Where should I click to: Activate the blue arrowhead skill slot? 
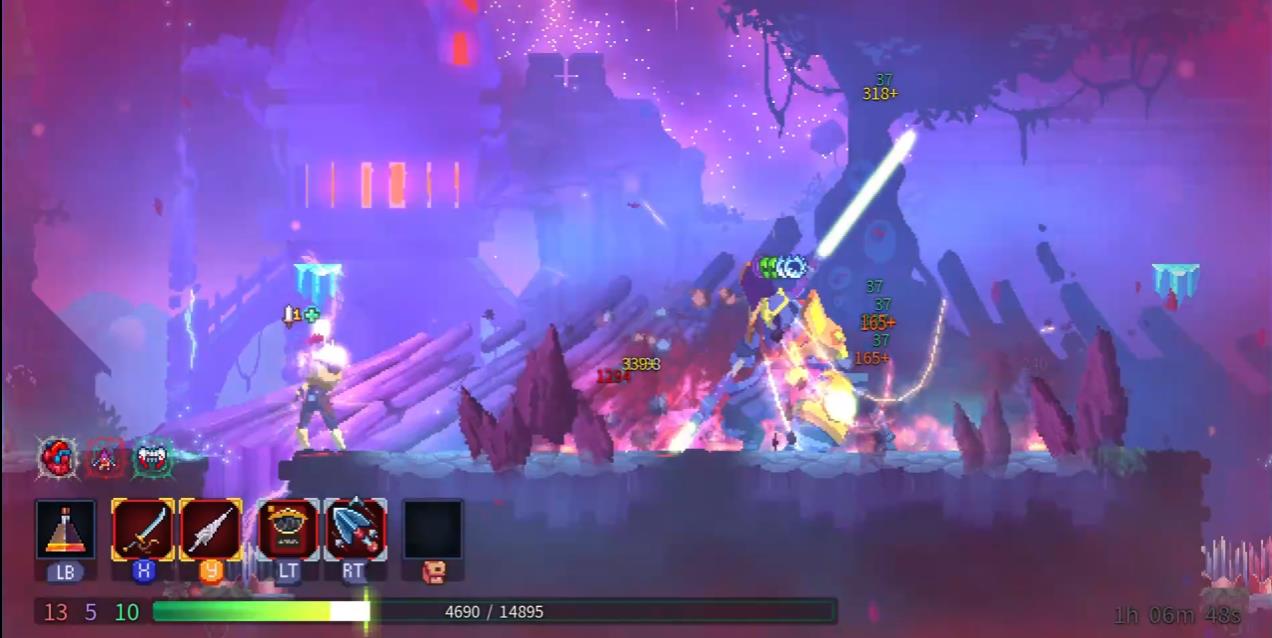tap(355, 530)
